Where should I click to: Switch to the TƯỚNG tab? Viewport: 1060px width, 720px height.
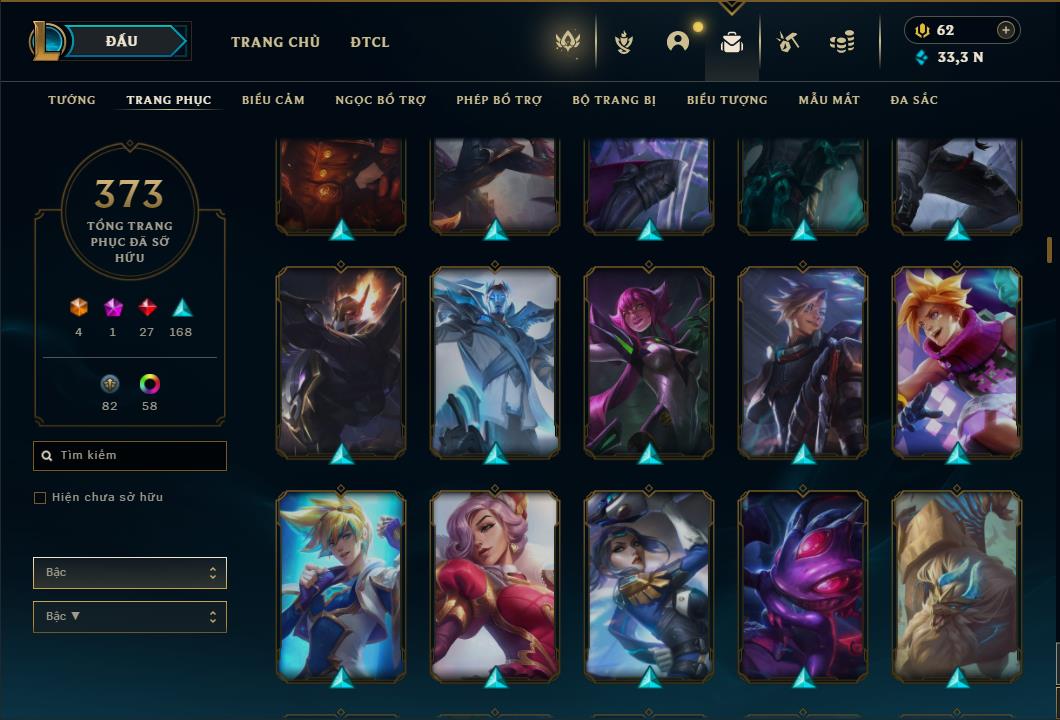tap(72, 100)
